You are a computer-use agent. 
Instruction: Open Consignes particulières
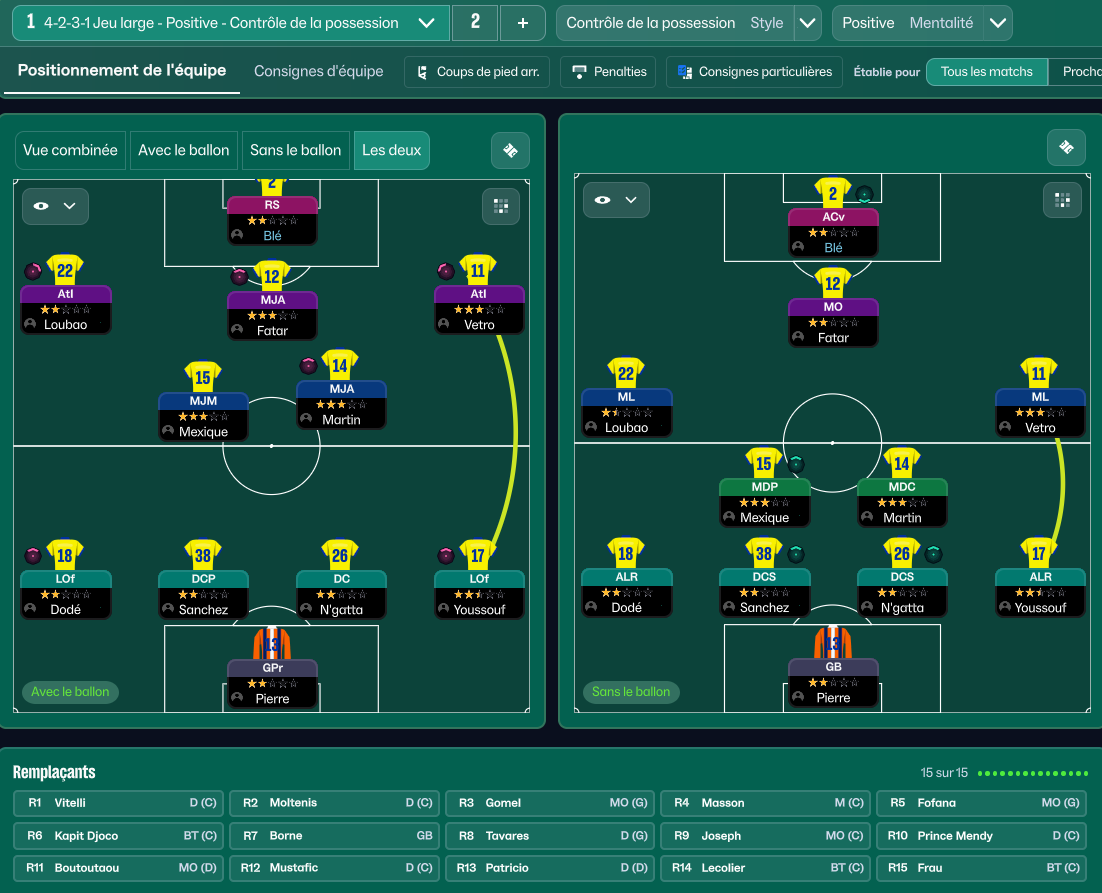point(754,72)
